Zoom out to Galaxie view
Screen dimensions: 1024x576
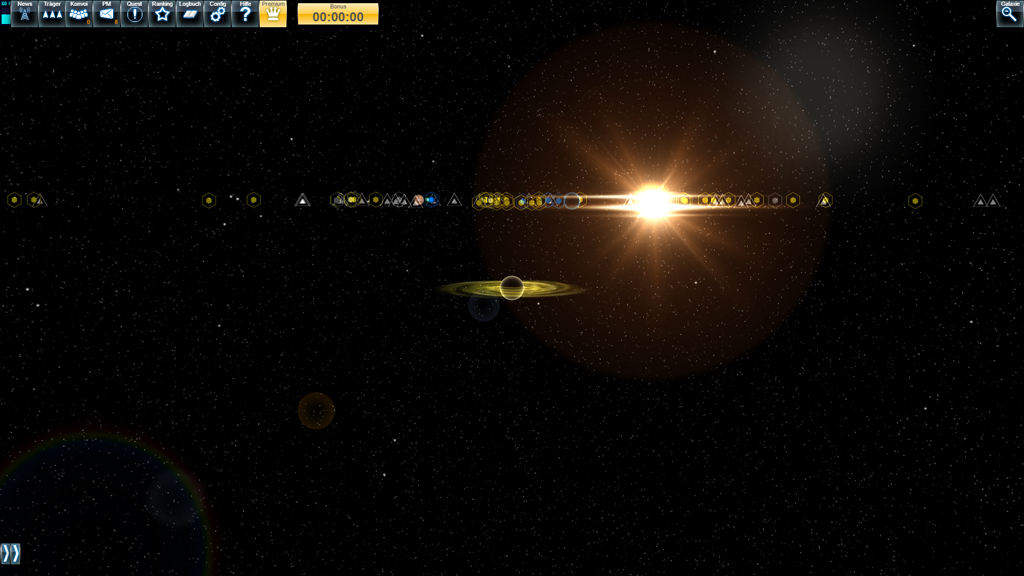(1010, 13)
